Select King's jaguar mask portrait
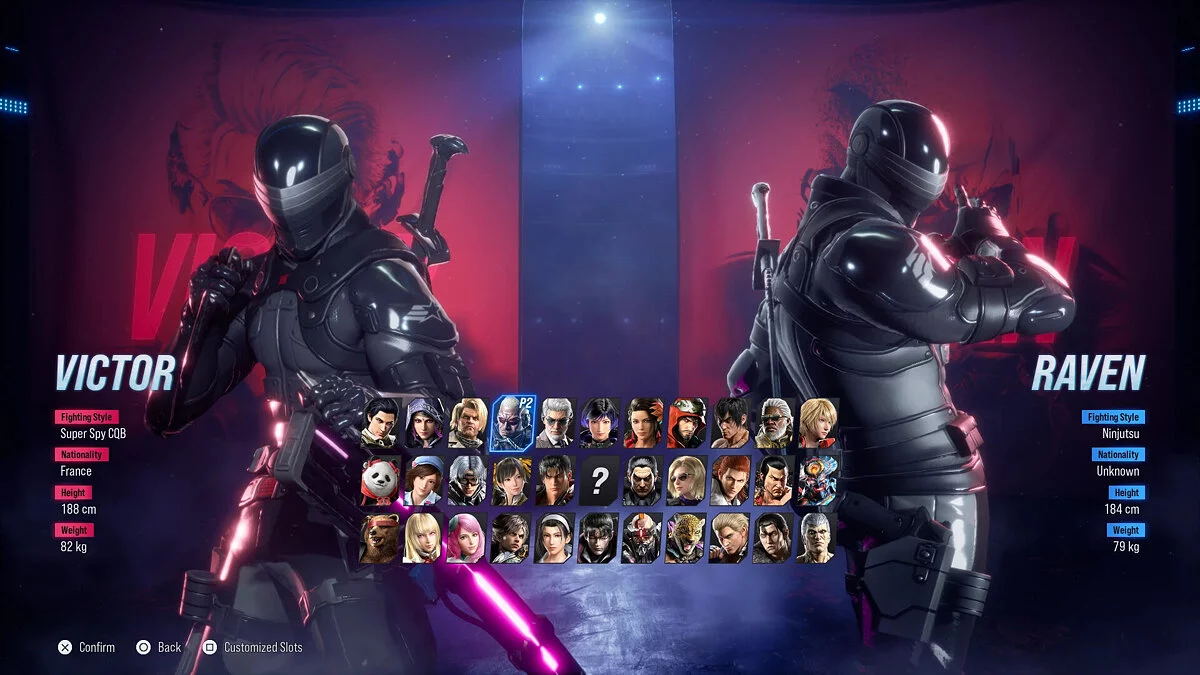This screenshot has height=675, width=1200. tap(686, 538)
